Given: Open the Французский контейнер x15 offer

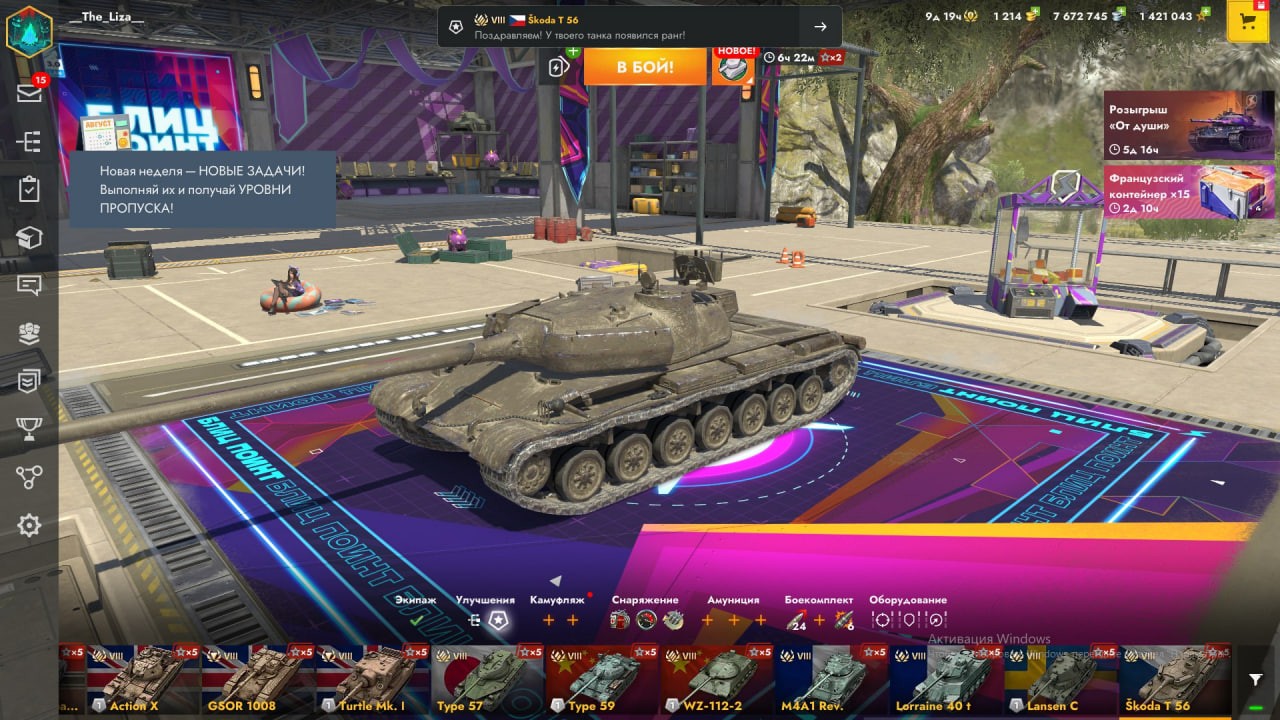Looking at the screenshot, I should 1189,192.
